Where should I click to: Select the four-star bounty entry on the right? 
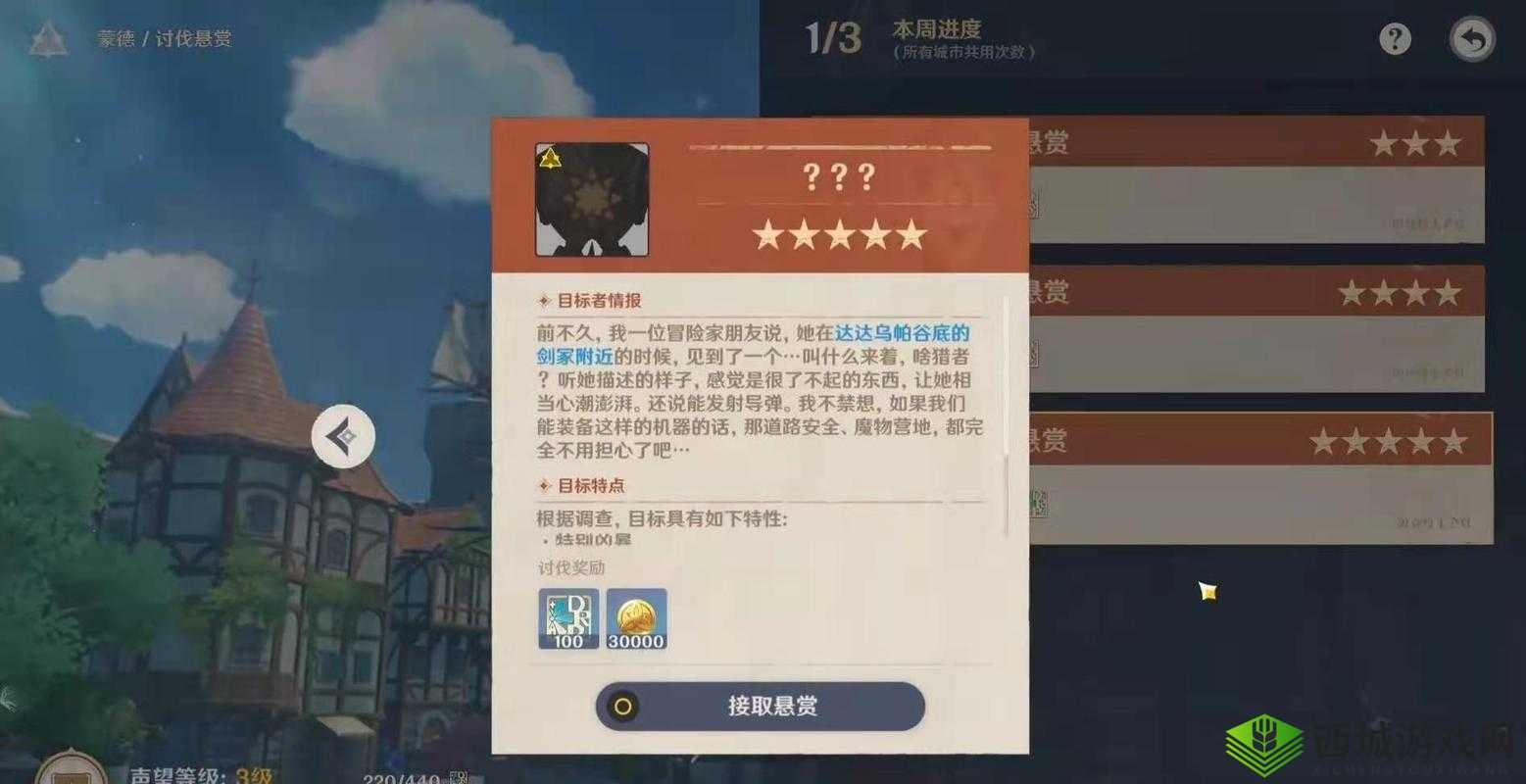[x=1255, y=328]
